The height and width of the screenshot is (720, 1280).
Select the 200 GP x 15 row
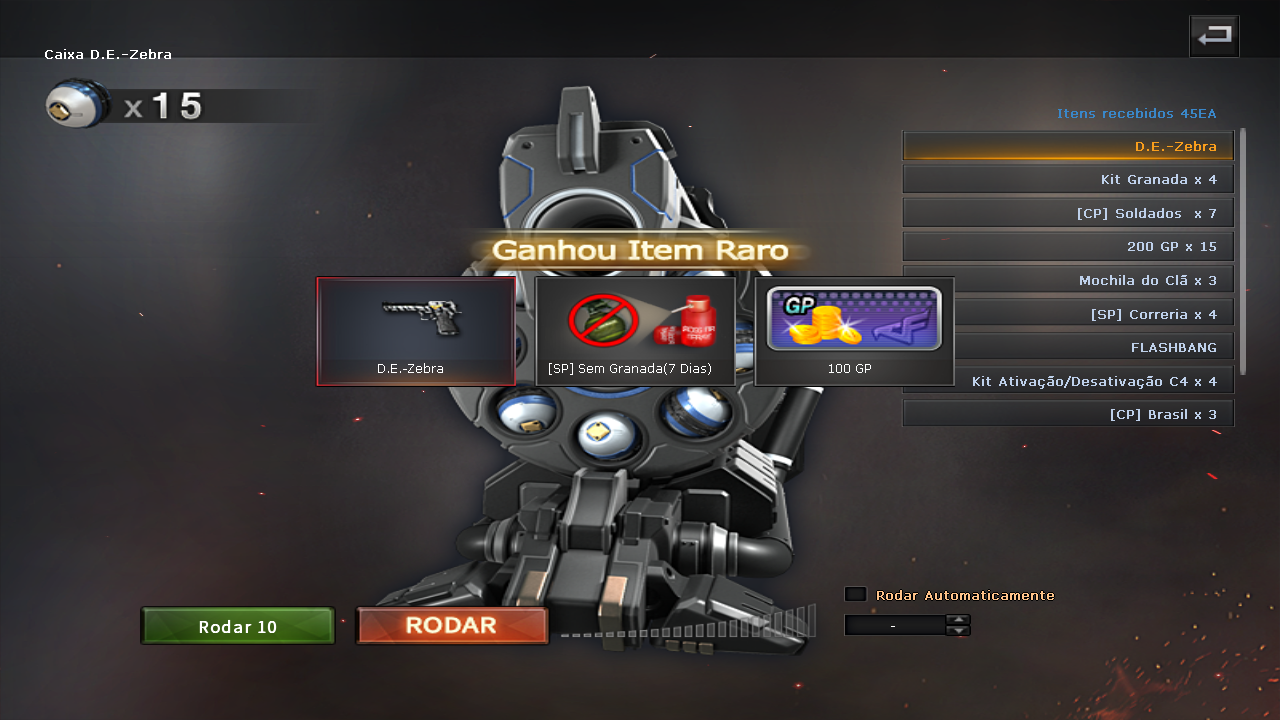[x=1068, y=247]
